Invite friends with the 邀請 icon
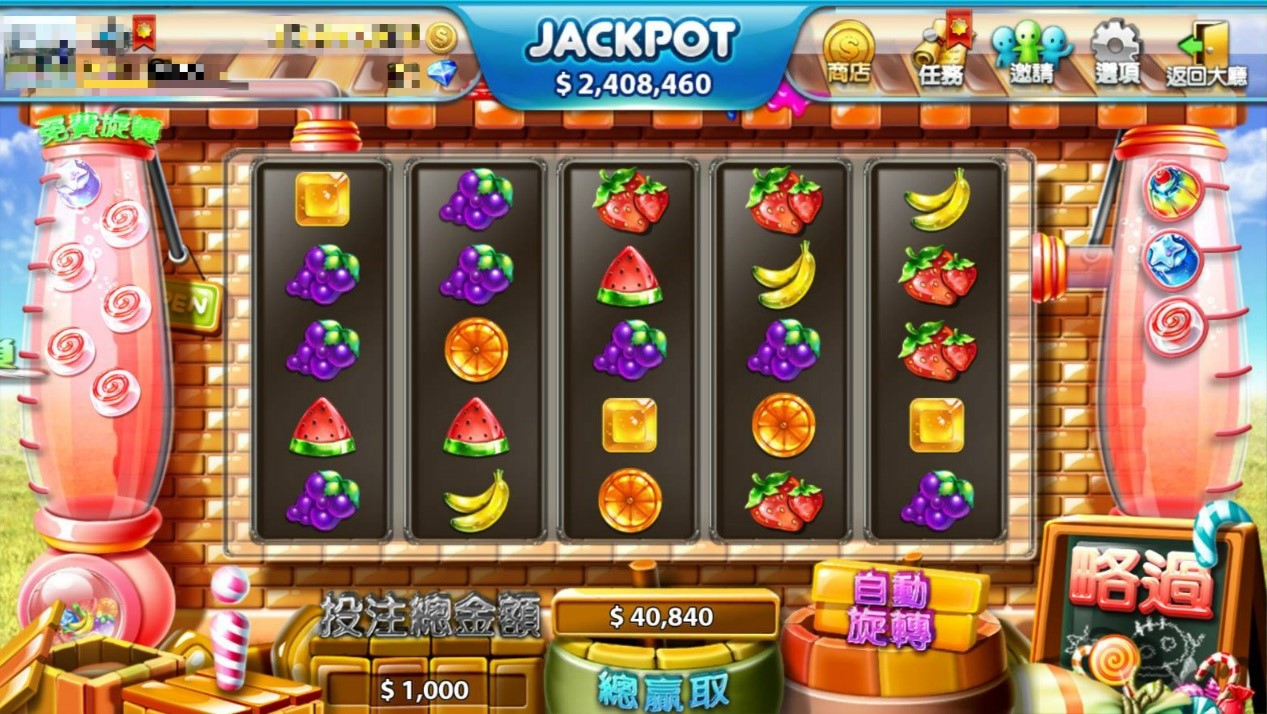The height and width of the screenshot is (714, 1267). [x=1030, y=53]
